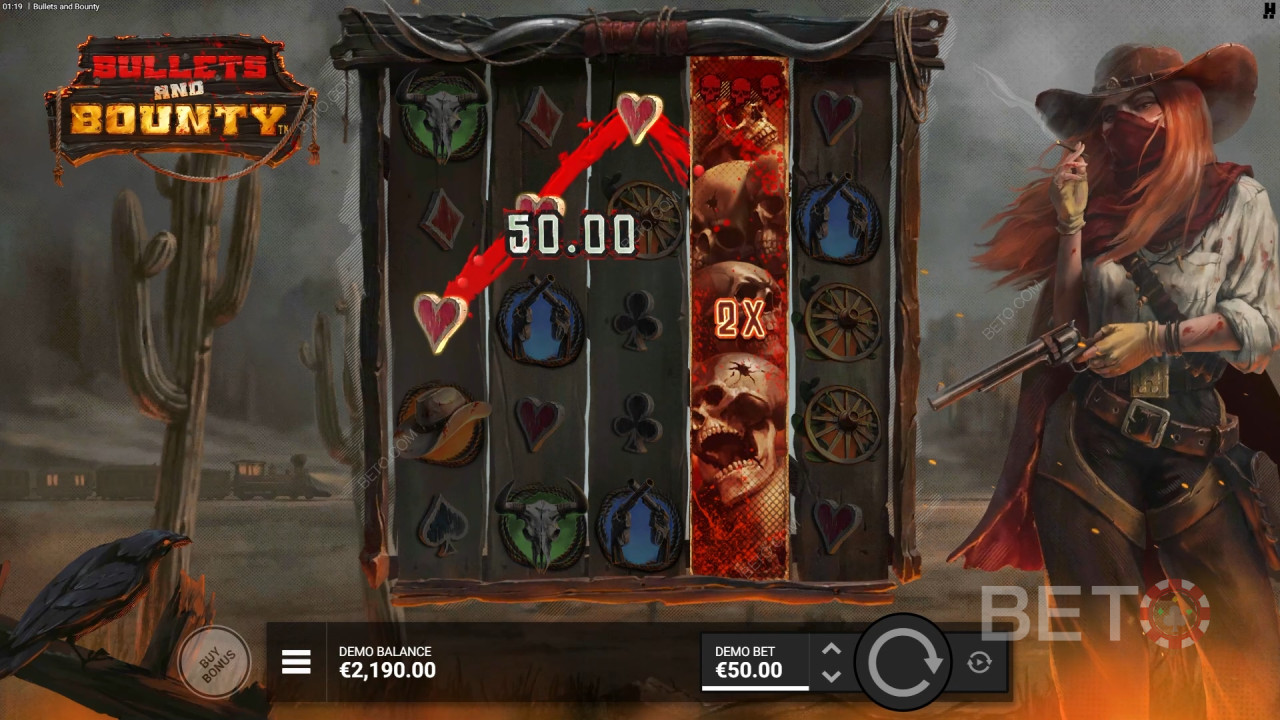This screenshot has height=720, width=1280.
Task: Toggle the autoplay button
Action: tap(979, 662)
